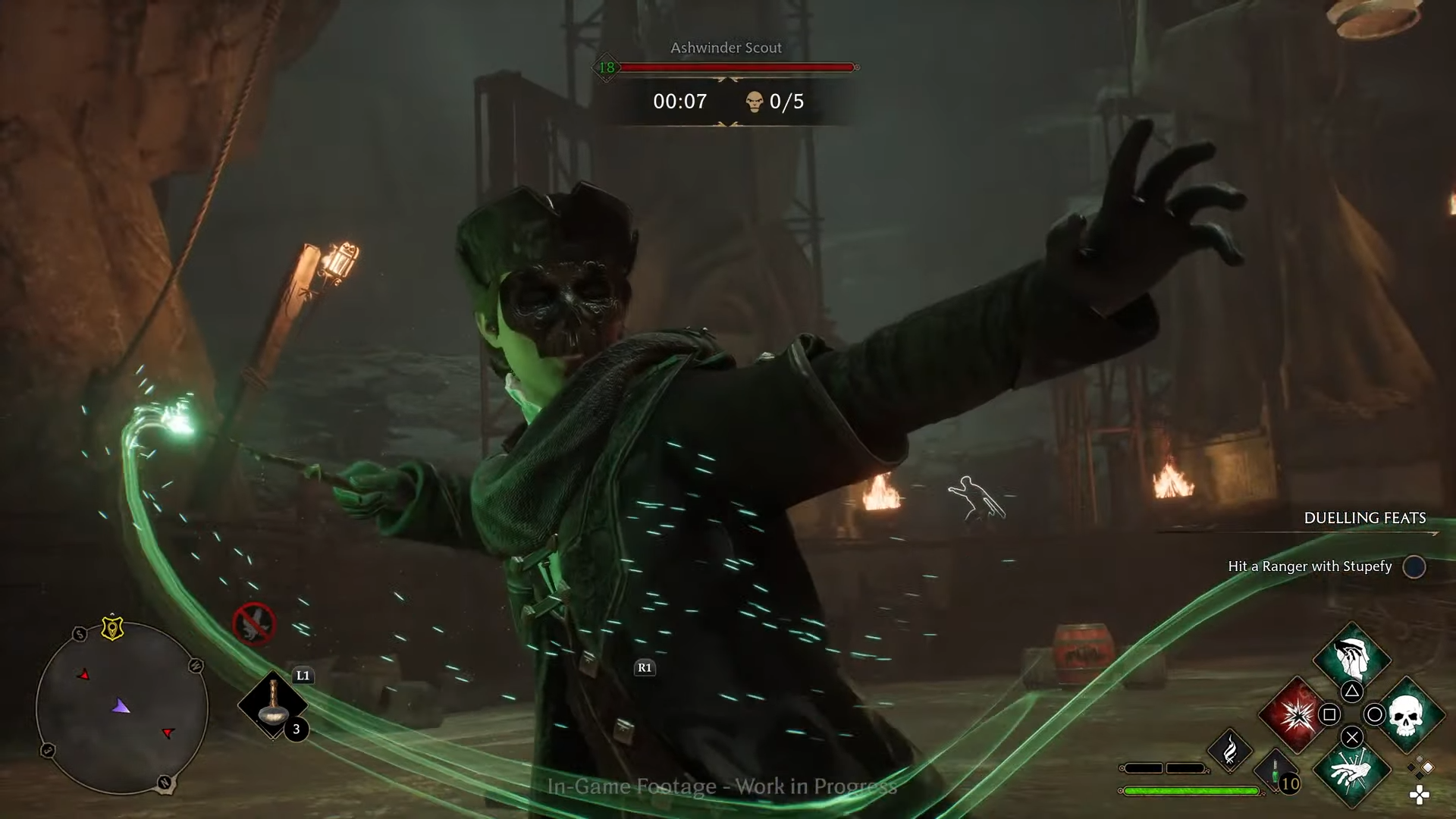Viewport: 1456px width, 819px height.
Task: Click the white flame ancient magic icon
Action: 1230,751
